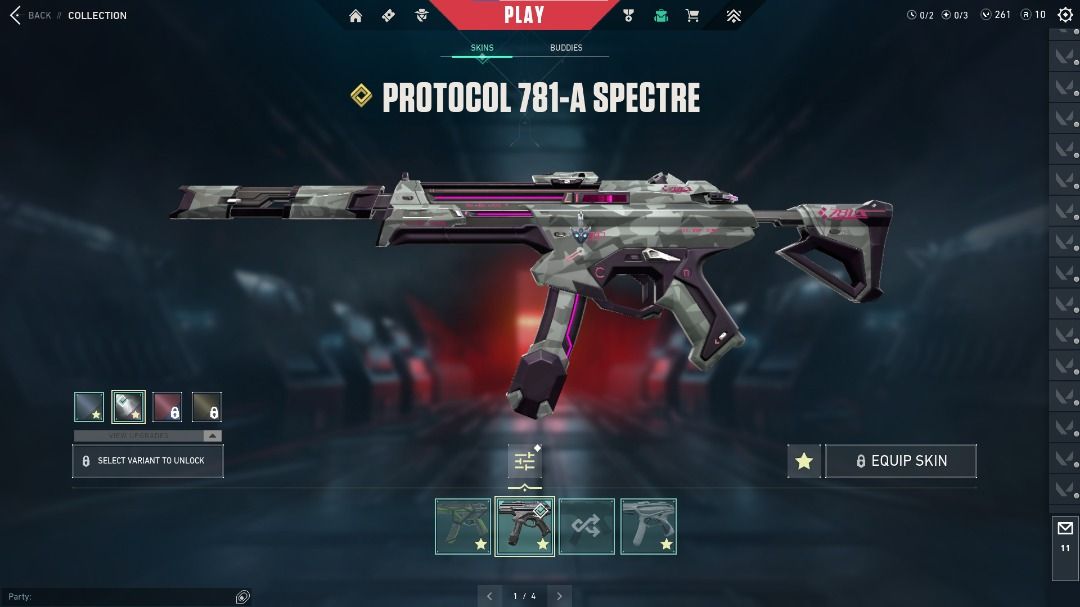Go to the next skins page
Image resolution: width=1080 pixels, height=607 pixels.
560,596
